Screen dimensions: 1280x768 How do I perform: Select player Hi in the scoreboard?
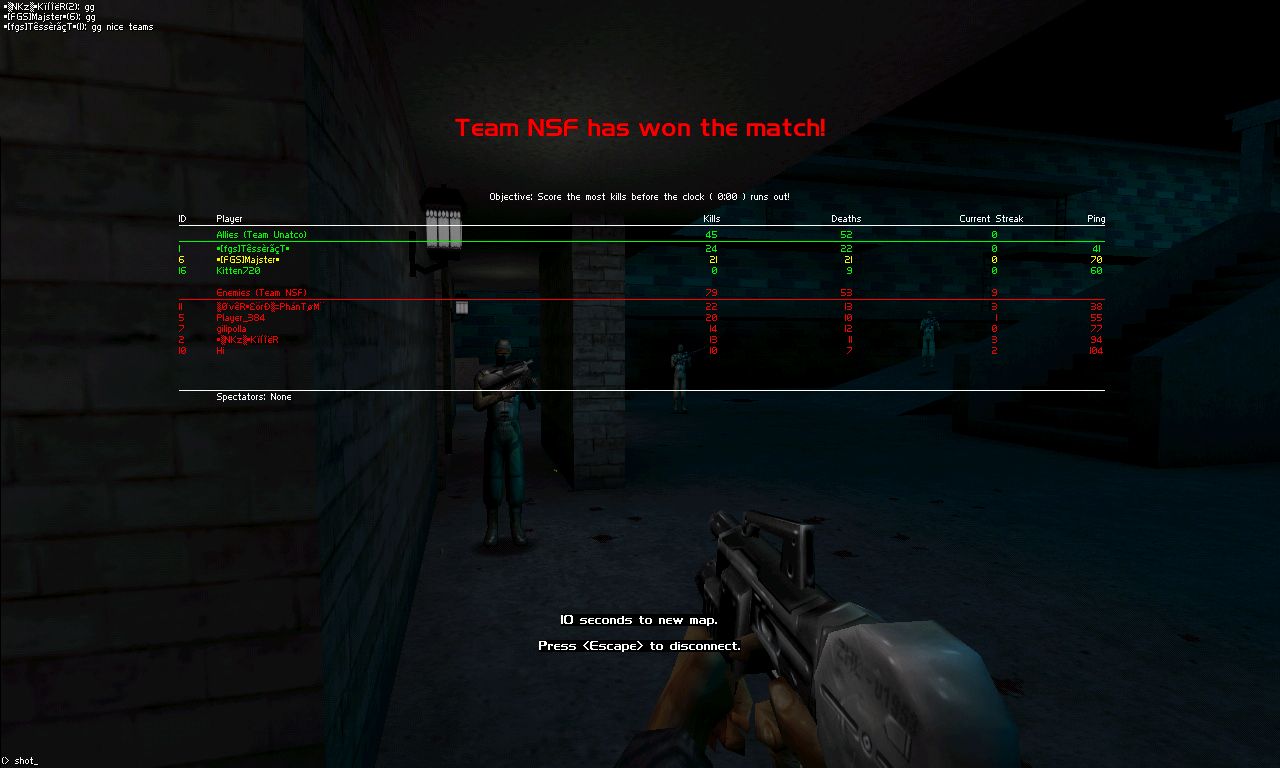pyautogui.click(x=220, y=350)
